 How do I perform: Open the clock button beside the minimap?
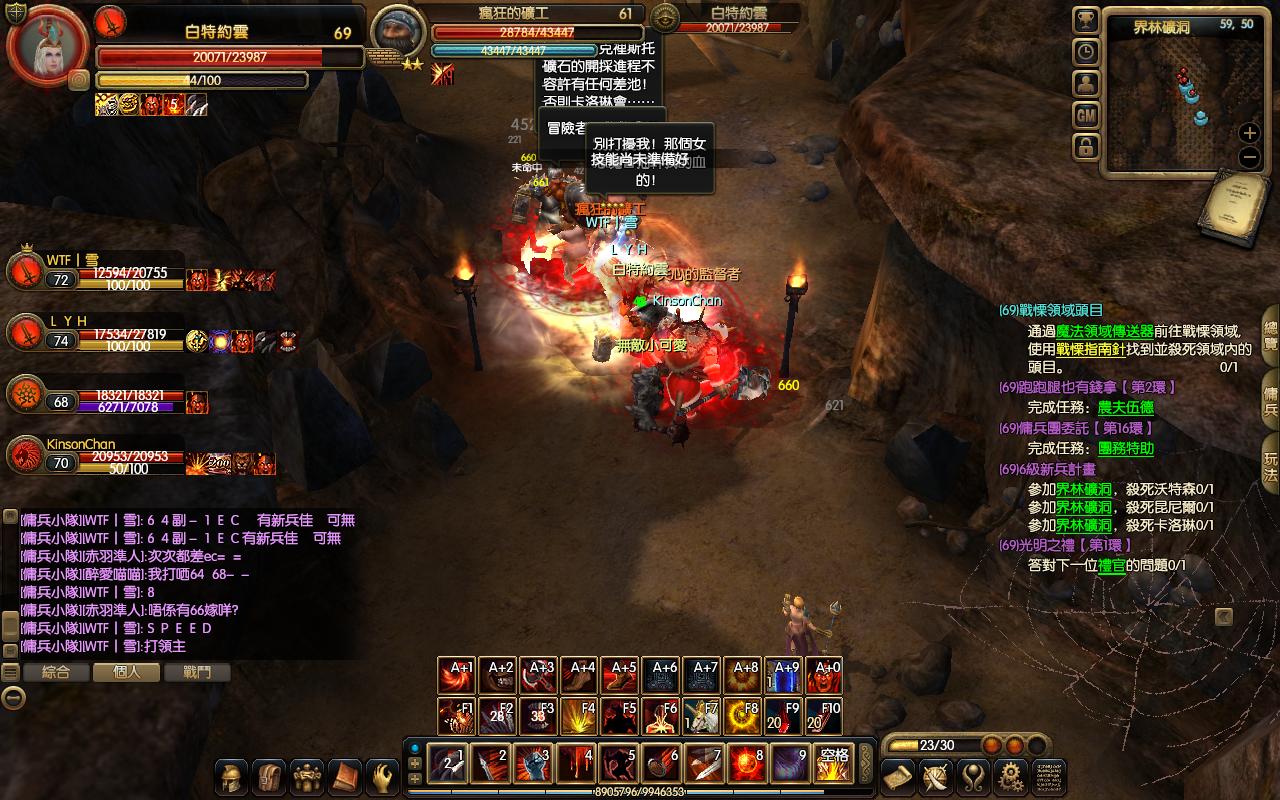pos(1086,52)
